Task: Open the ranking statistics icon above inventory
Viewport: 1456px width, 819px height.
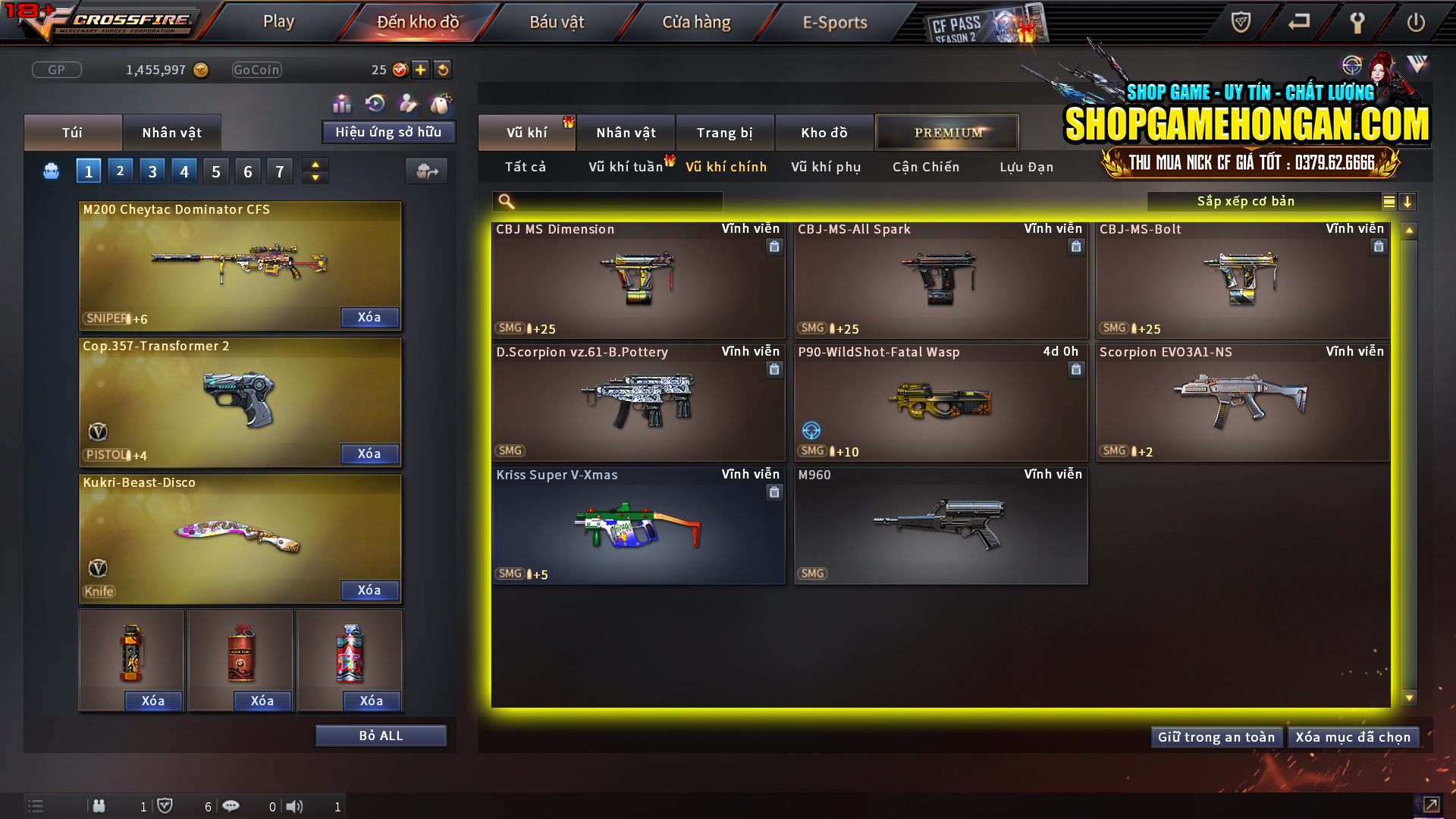Action: pos(342,102)
